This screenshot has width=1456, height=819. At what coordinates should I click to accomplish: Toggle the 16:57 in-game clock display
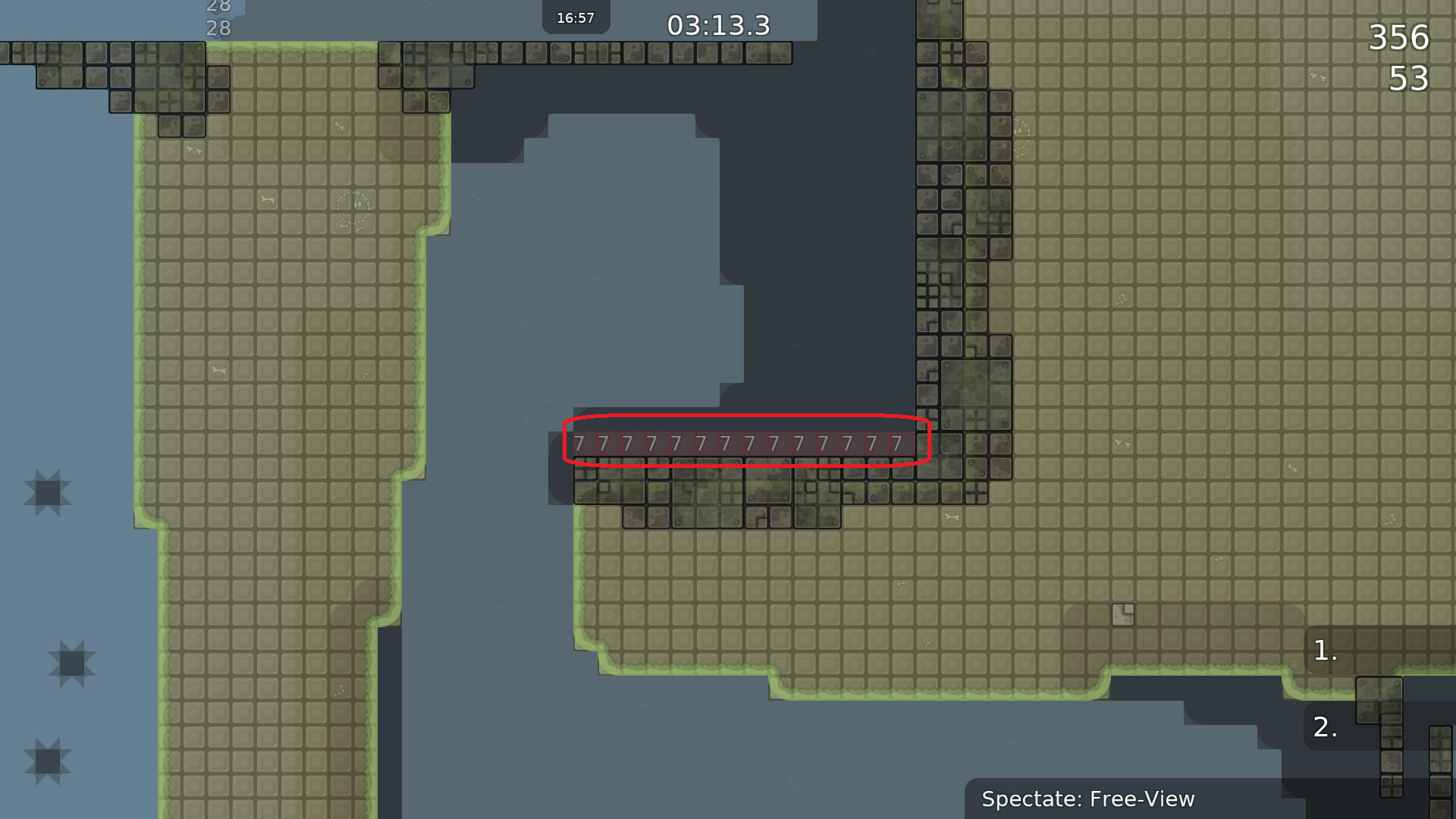(x=576, y=16)
